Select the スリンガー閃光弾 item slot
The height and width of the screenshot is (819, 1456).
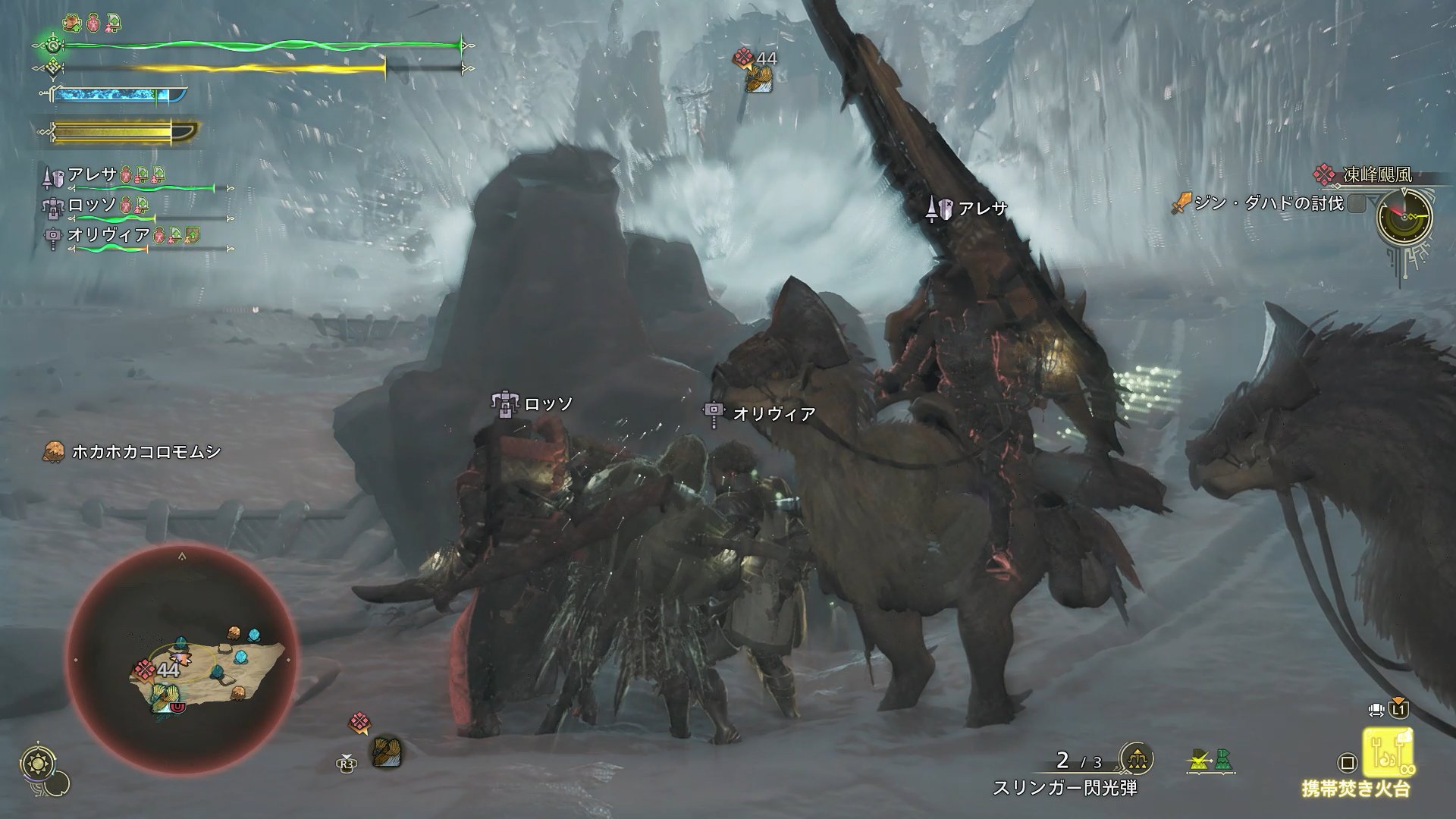1065,788
